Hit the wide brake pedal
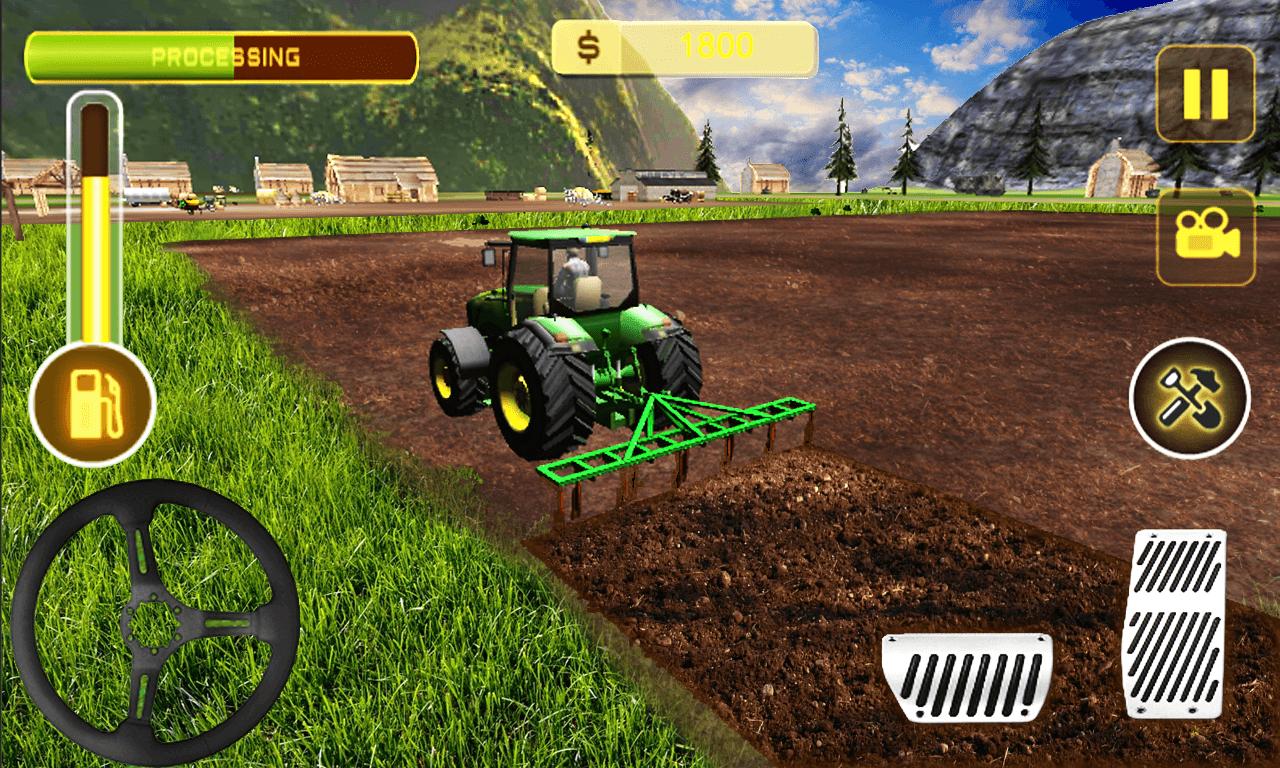This screenshot has width=1280, height=768. click(x=966, y=676)
